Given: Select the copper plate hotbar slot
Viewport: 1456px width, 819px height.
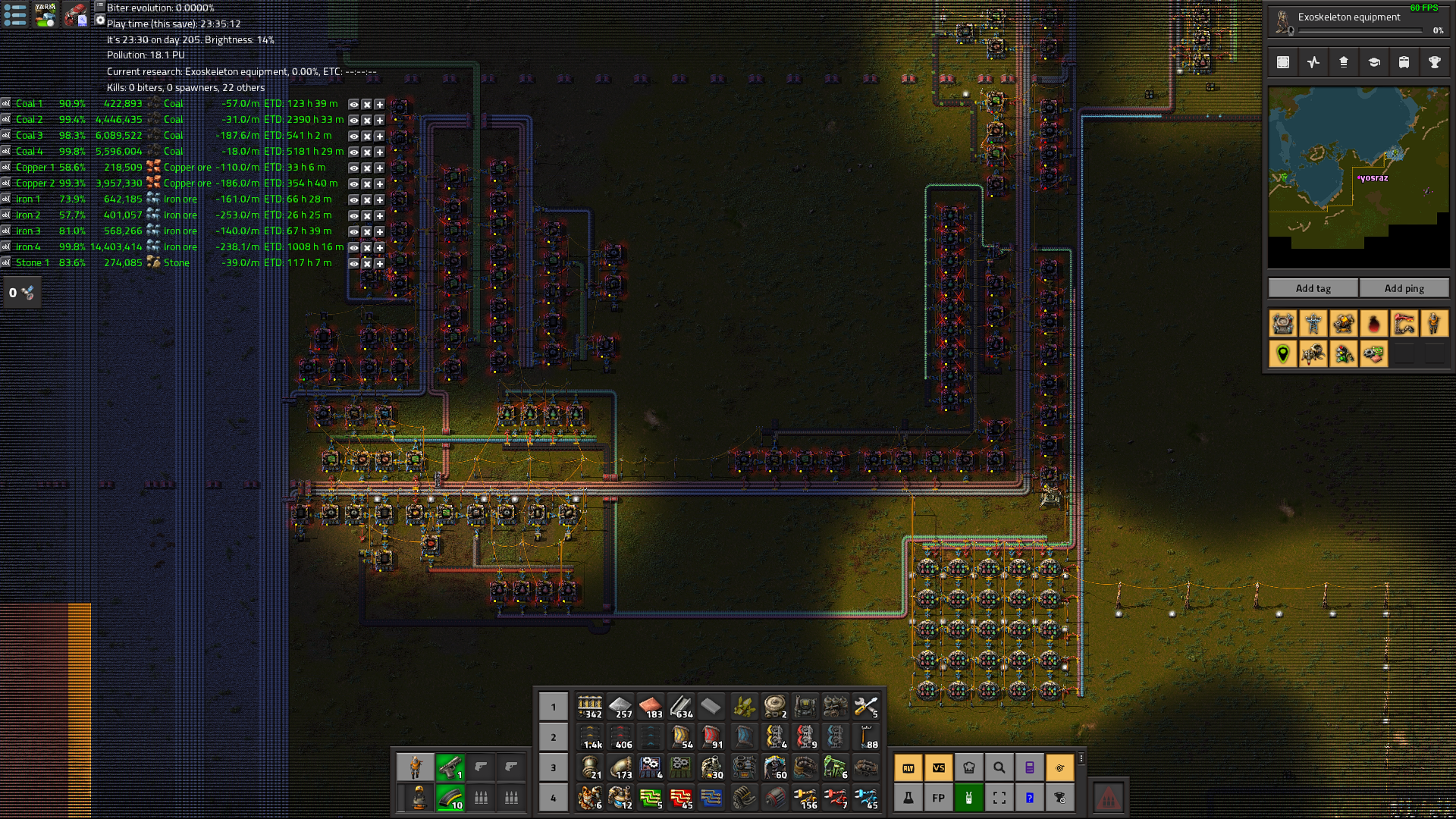Looking at the screenshot, I should (x=651, y=708).
